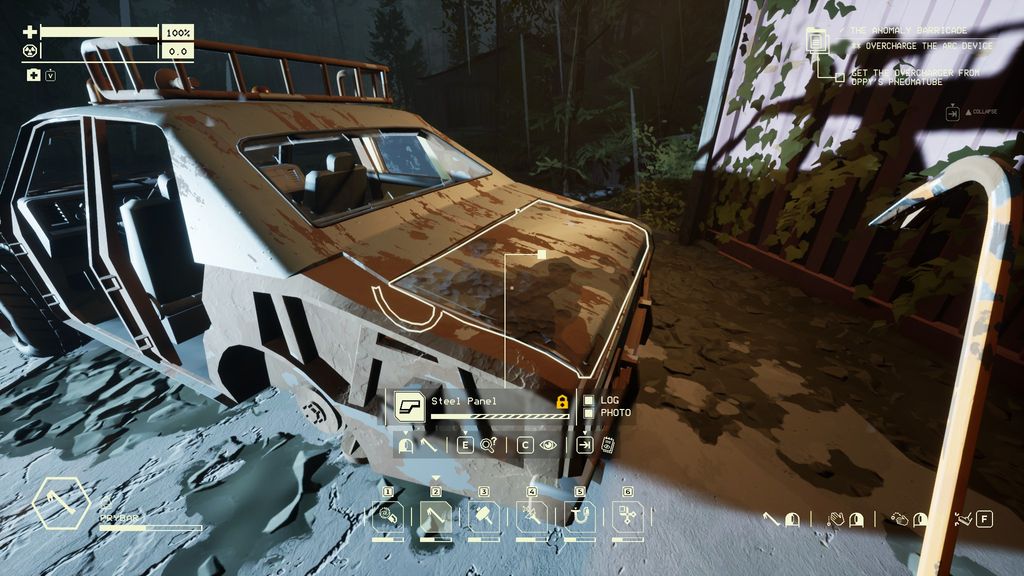Toggle the eye view icon
The width and height of the screenshot is (1024, 576).
[x=547, y=446]
